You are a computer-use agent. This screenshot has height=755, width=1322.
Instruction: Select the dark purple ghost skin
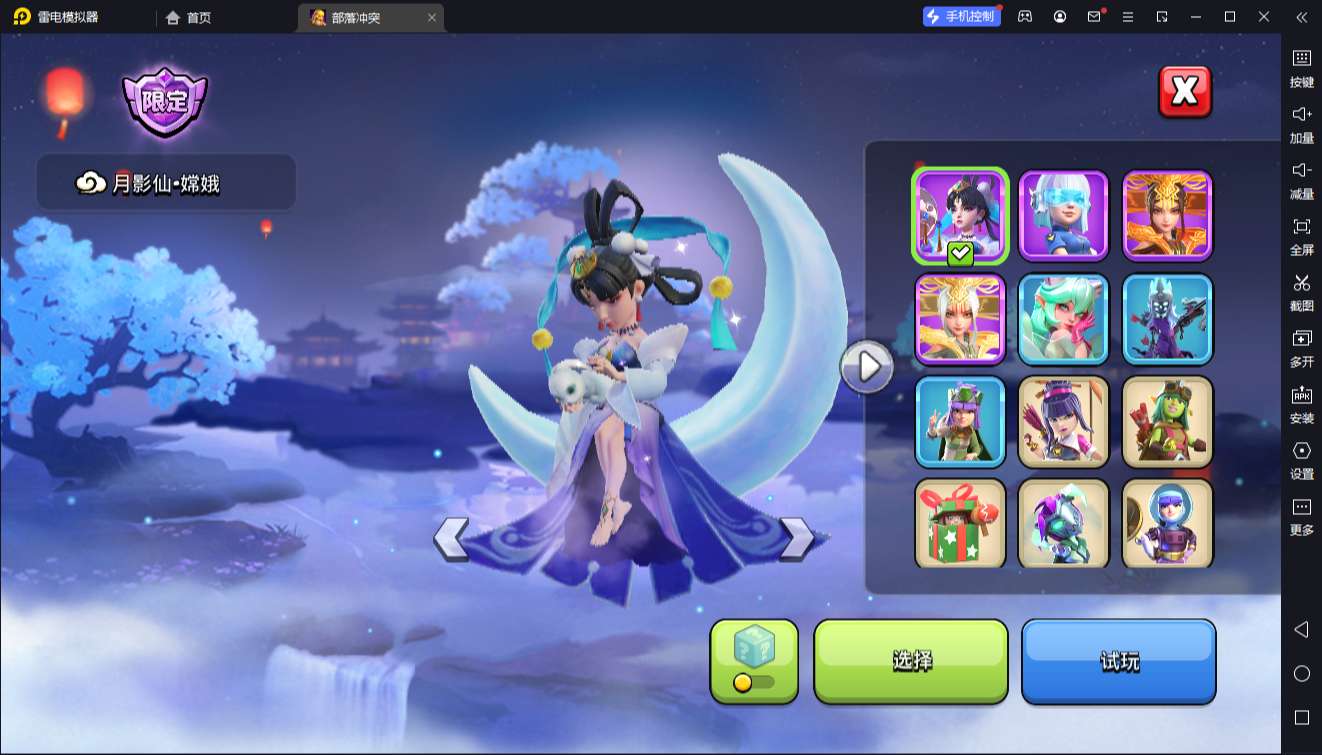click(1167, 319)
